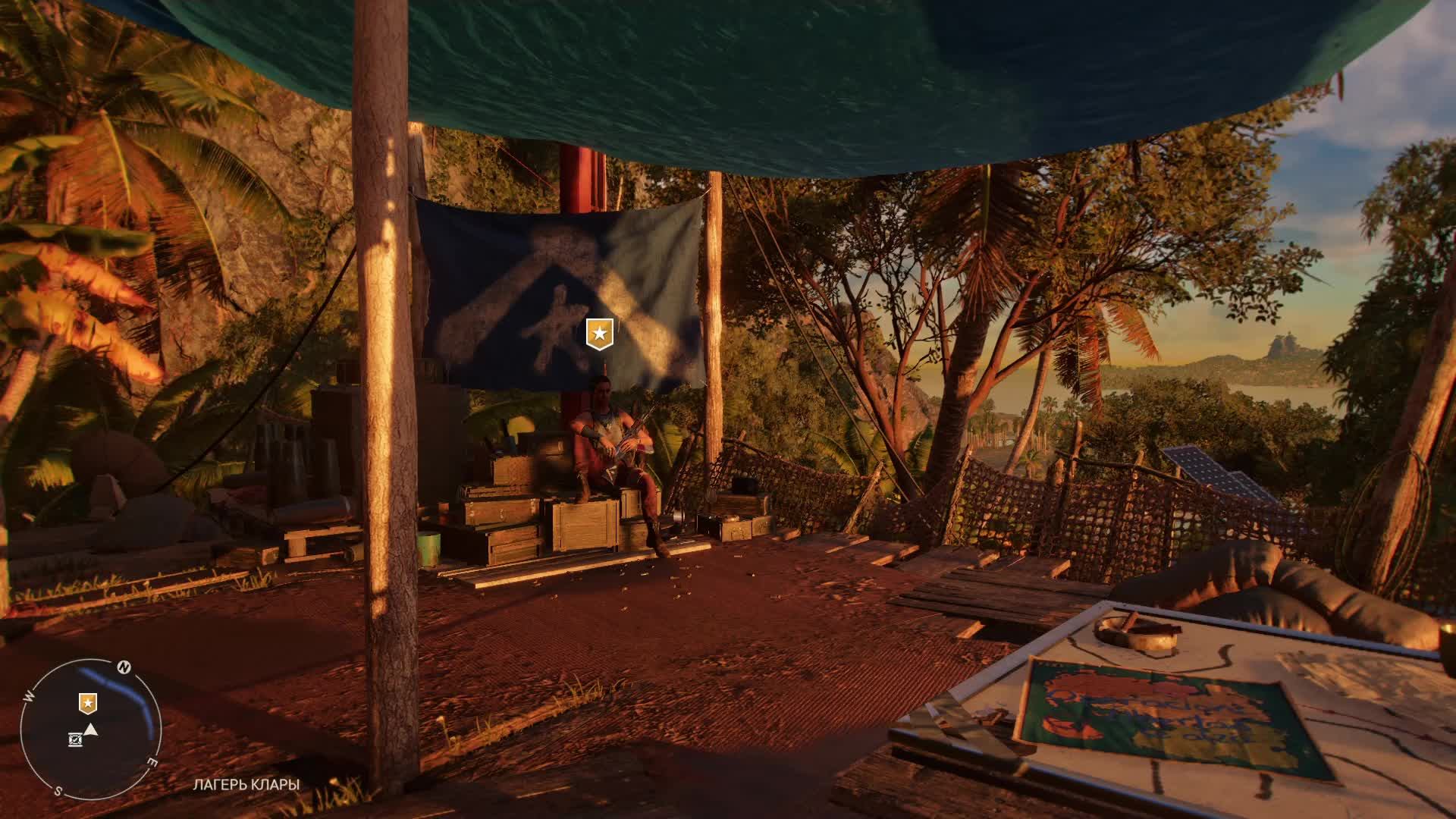1456x819 pixels.
Task: Select the N compass letter on the minimap
Action: (x=124, y=666)
